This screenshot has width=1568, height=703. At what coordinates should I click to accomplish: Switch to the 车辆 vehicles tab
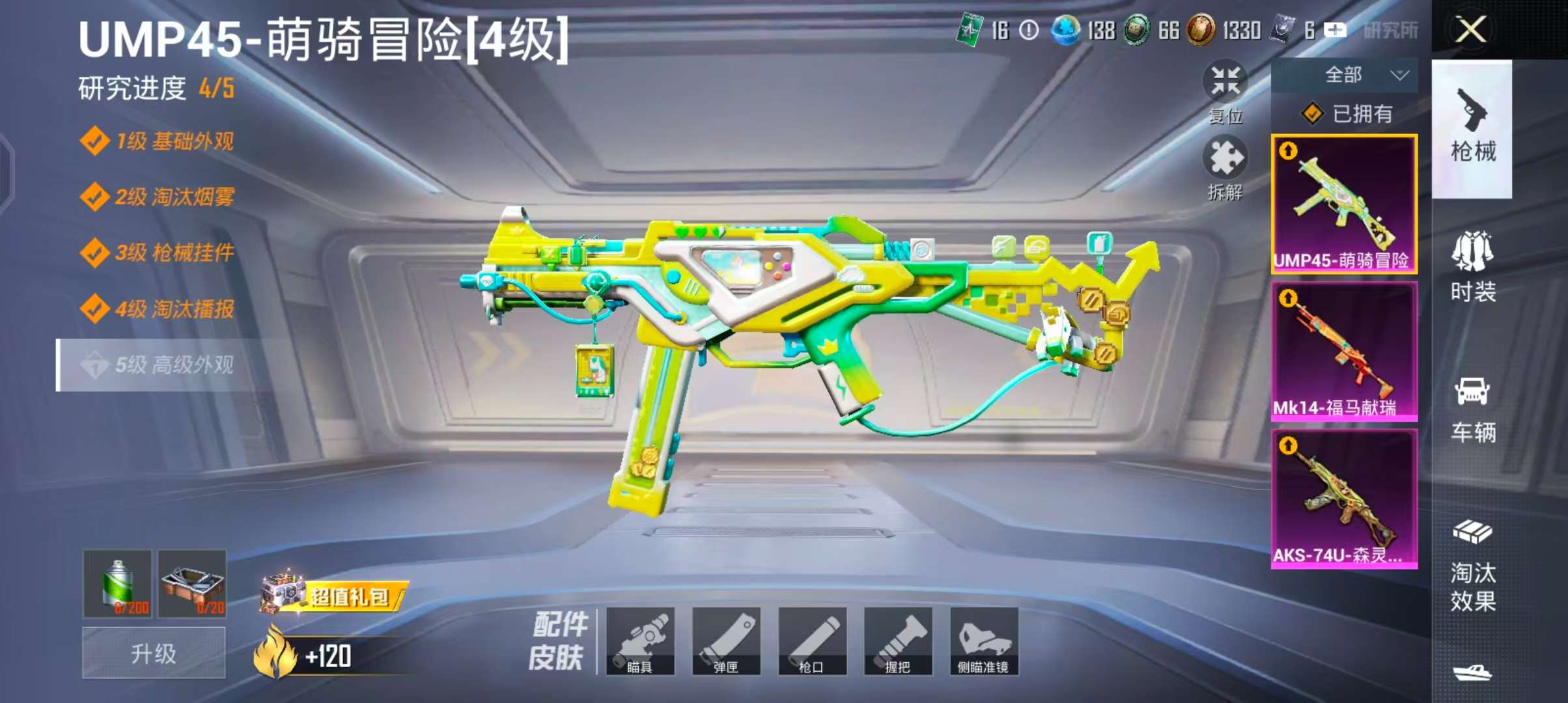coord(1472,409)
